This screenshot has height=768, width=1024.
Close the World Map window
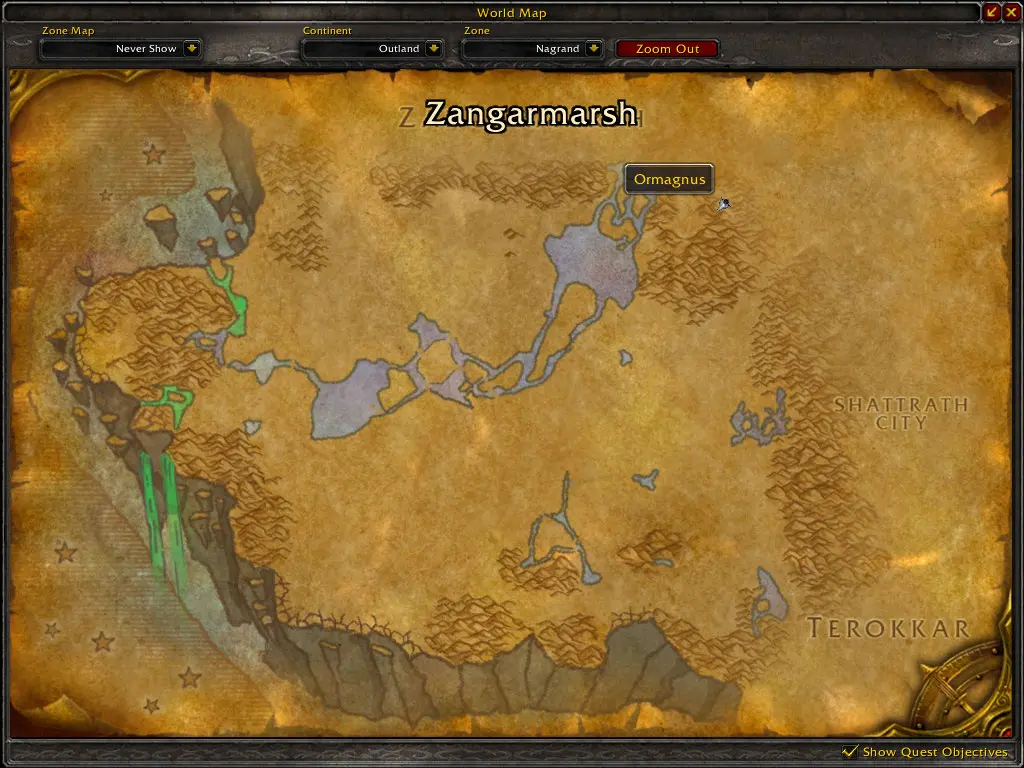[x=1011, y=12]
